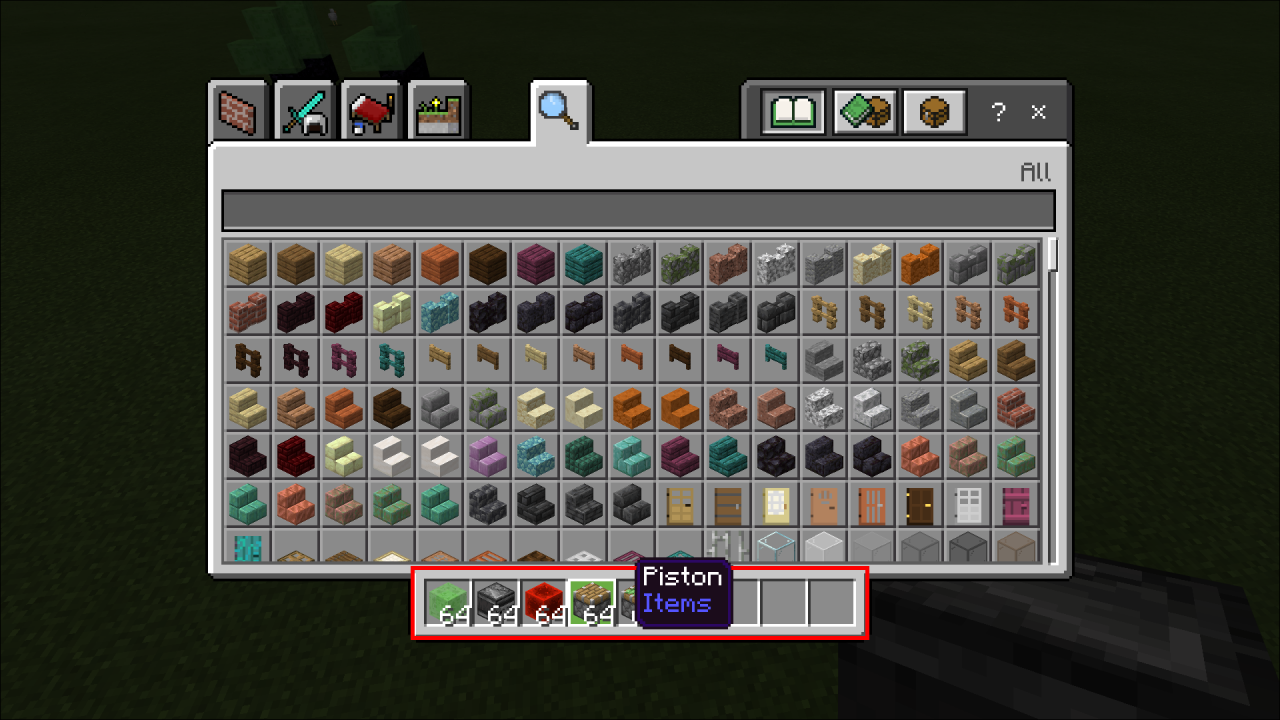This screenshot has width=1280, height=720.
Task: Select the Equipment tab showing sword and helmet
Action: (304, 110)
